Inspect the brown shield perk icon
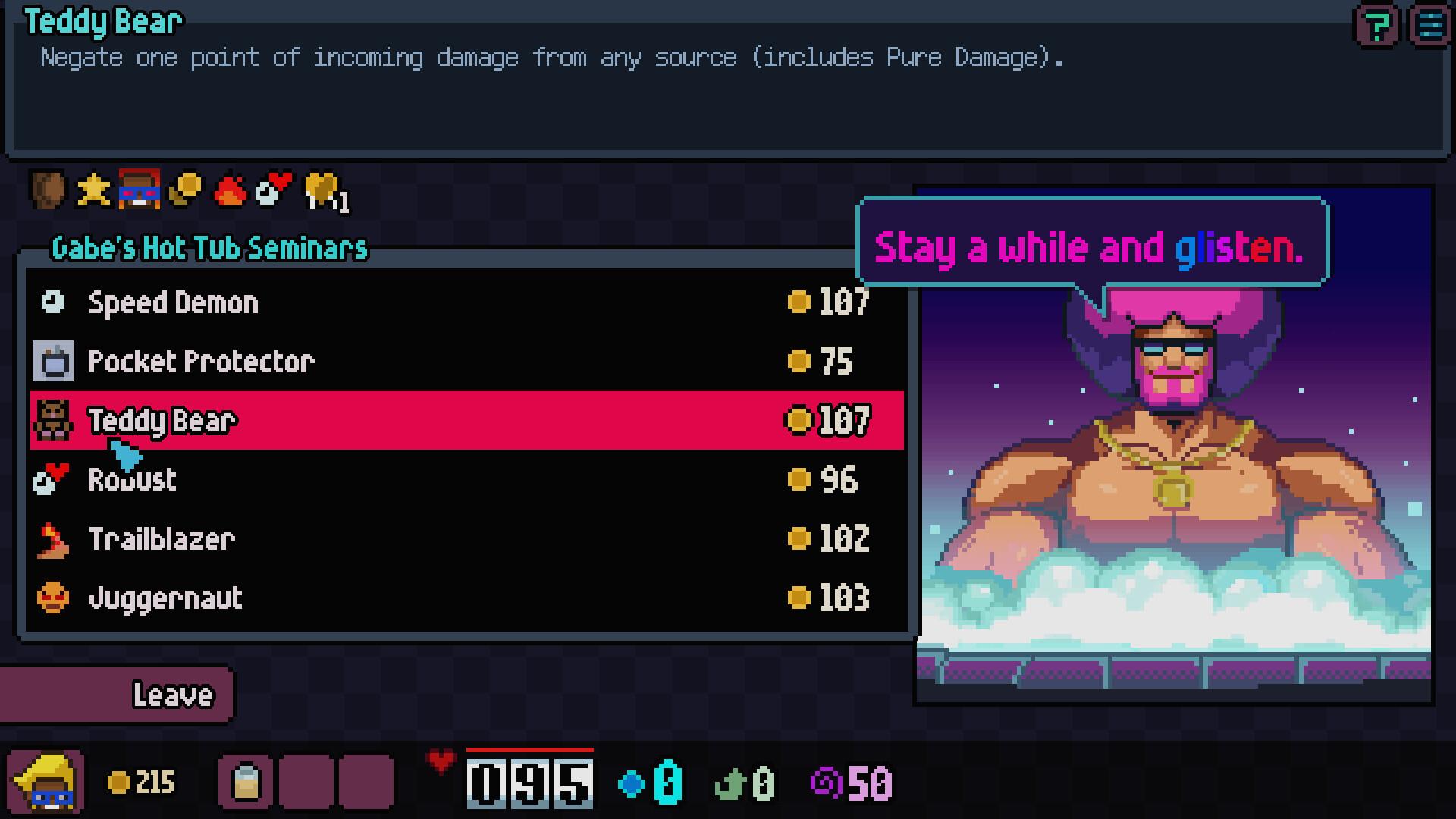 48,190
